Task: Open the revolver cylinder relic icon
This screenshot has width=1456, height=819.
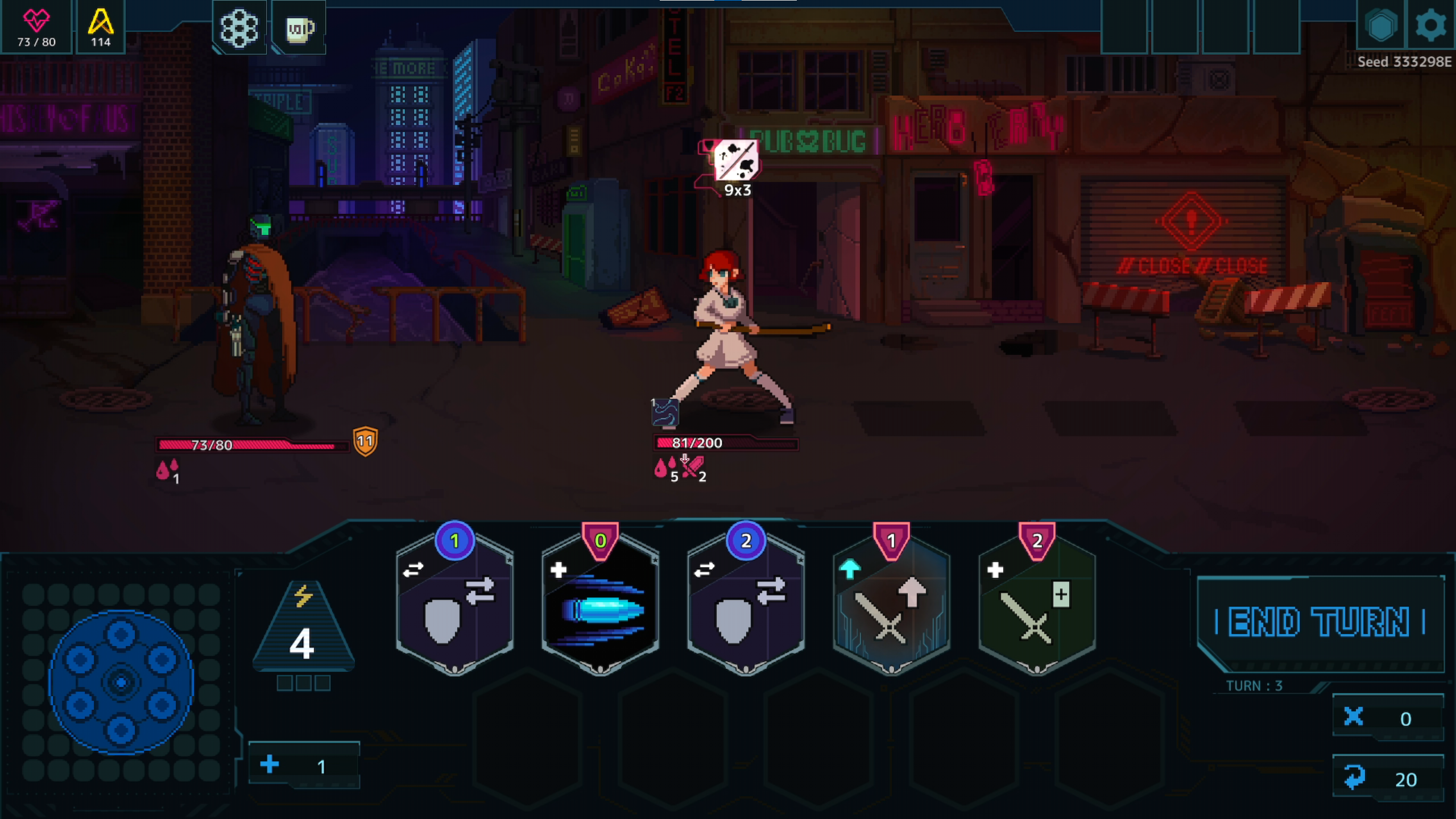Action: [239, 28]
